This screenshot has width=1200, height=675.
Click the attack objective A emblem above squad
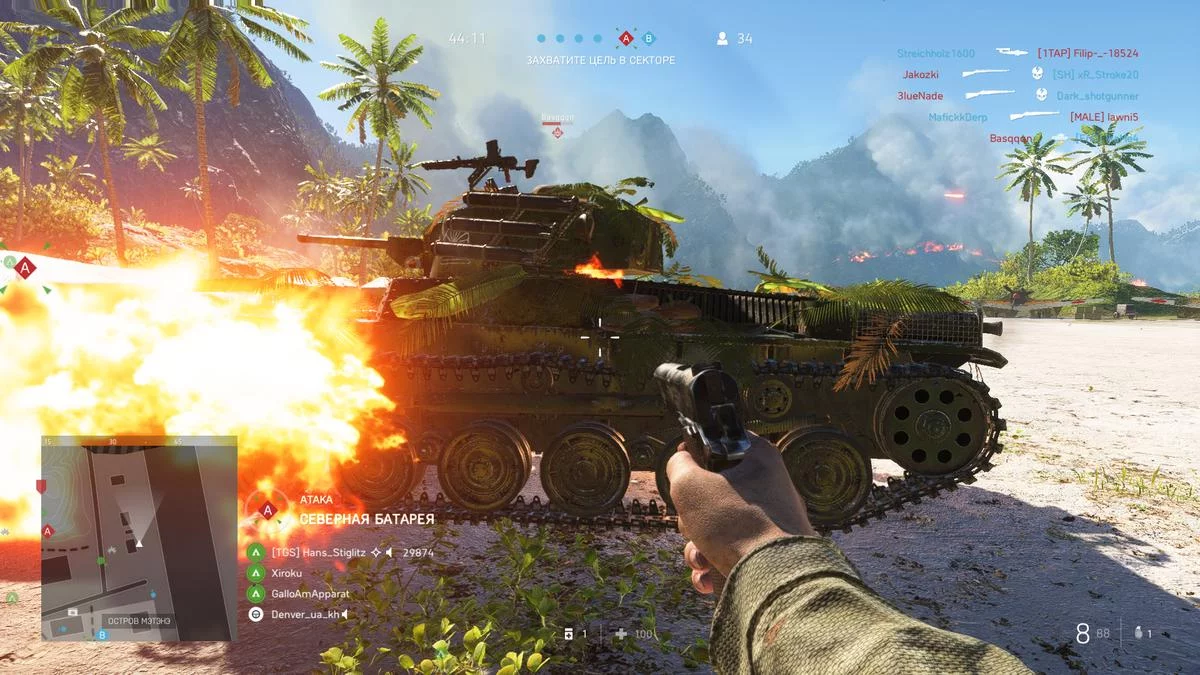pyautogui.click(x=267, y=509)
